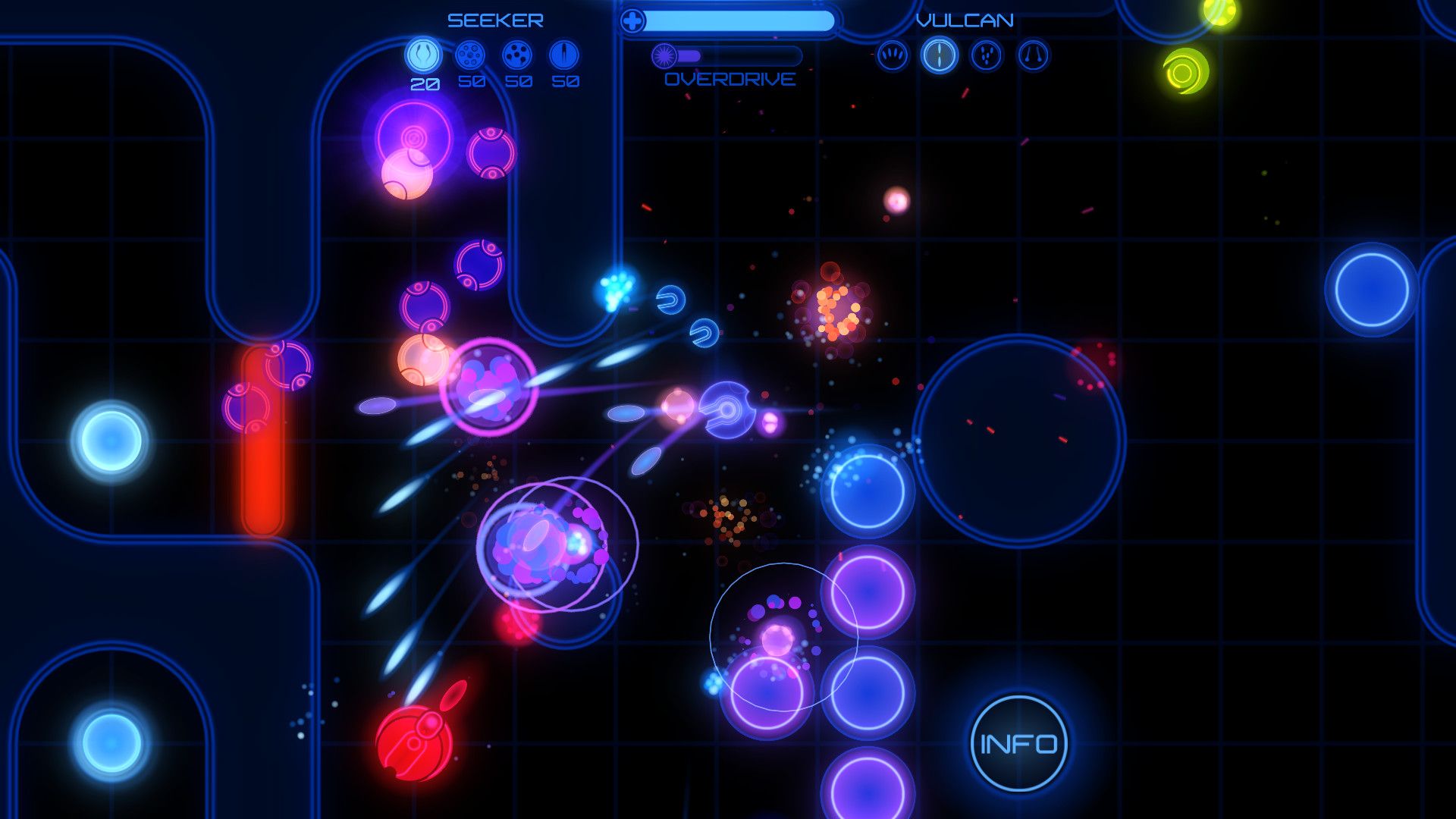
Task: Pick the single-needle Seeker ammo icon
Action: [x=563, y=55]
